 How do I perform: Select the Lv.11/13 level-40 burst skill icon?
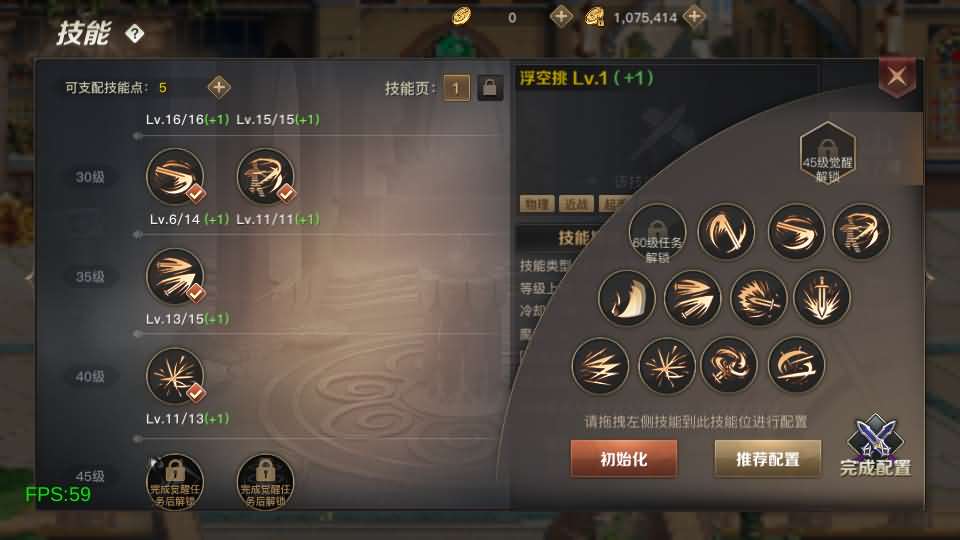click(x=175, y=377)
